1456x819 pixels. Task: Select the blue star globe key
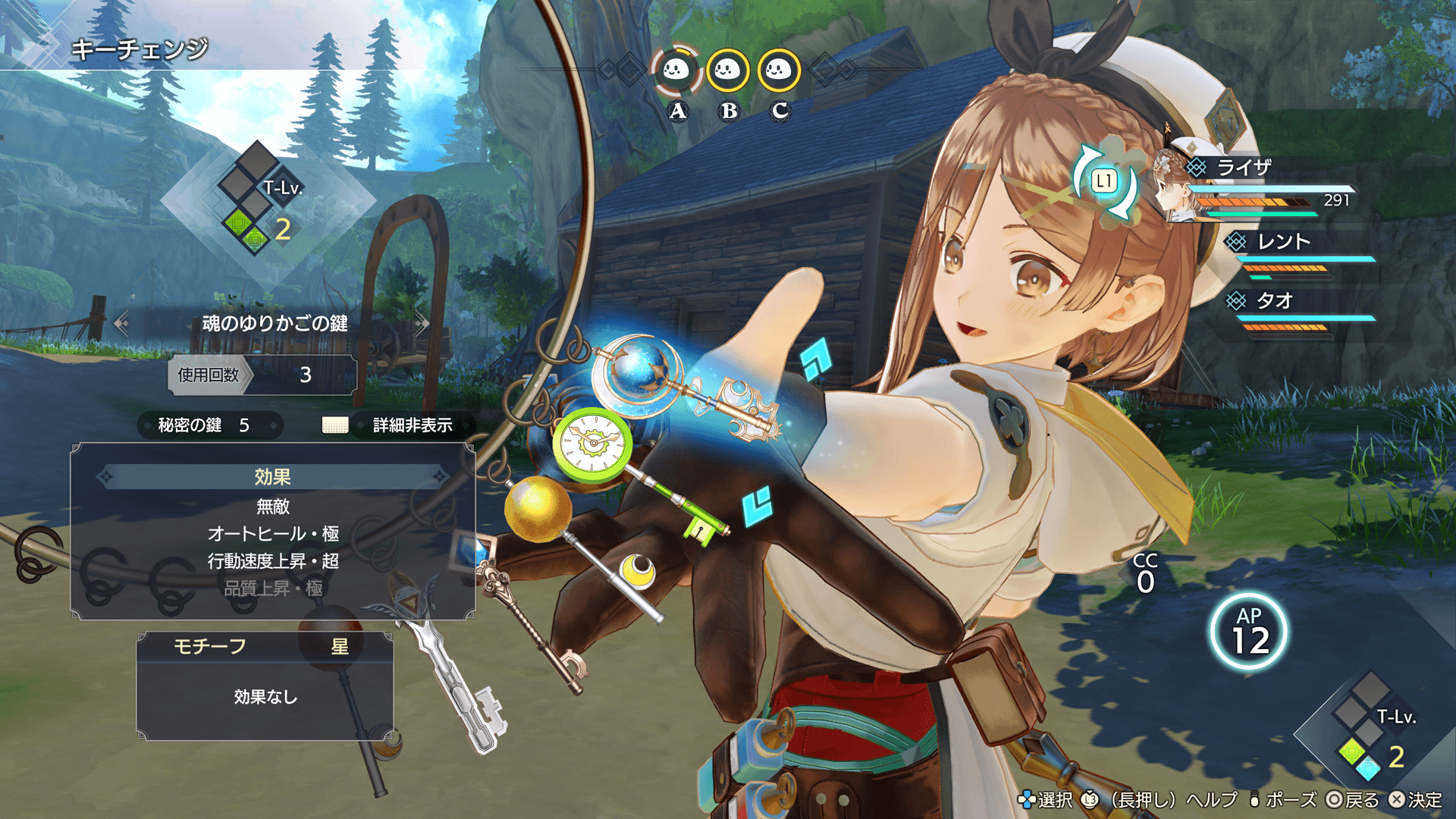[x=642, y=372]
